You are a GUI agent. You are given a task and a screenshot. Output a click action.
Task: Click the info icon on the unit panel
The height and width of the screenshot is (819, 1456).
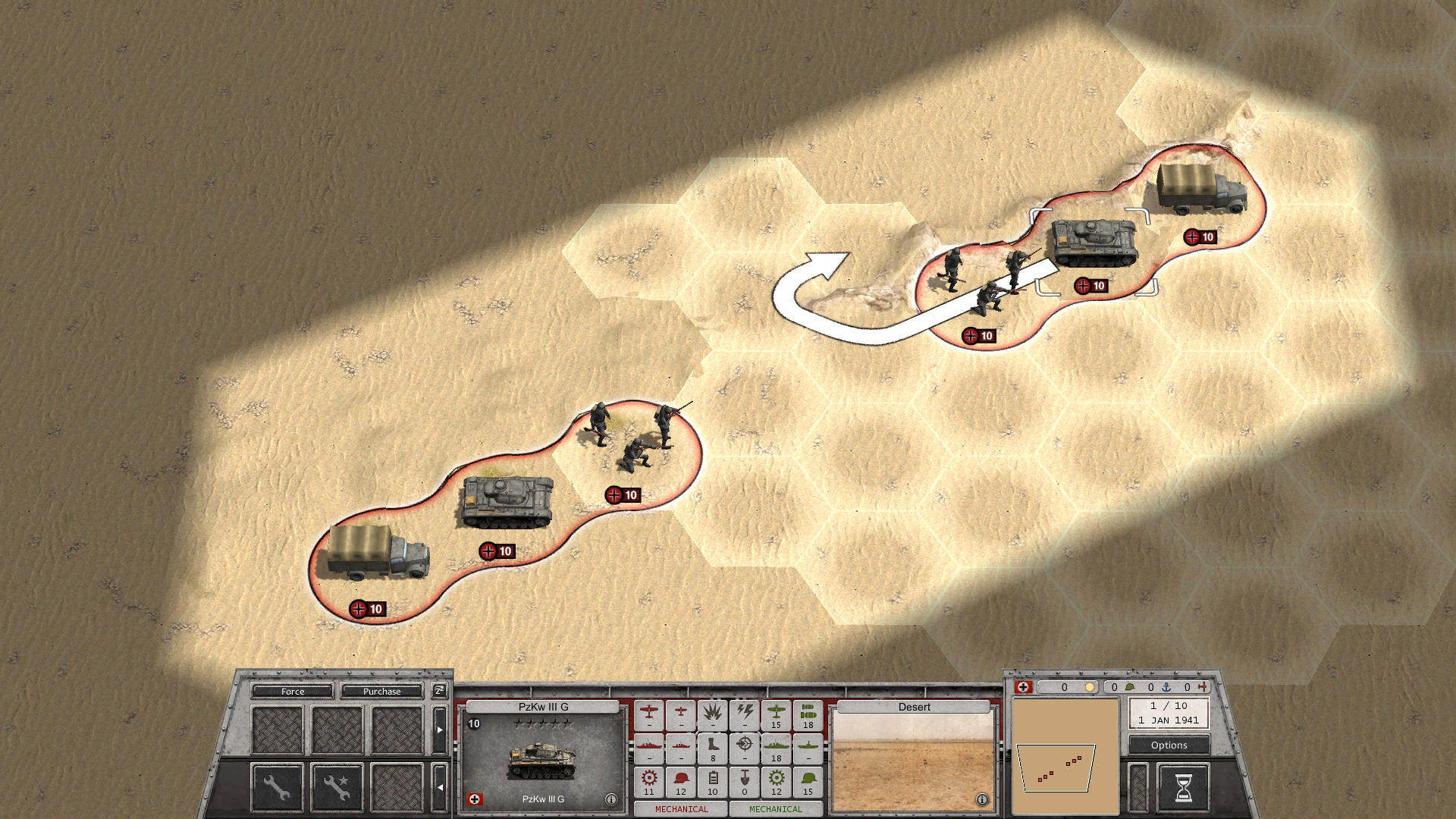[x=613, y=798]
